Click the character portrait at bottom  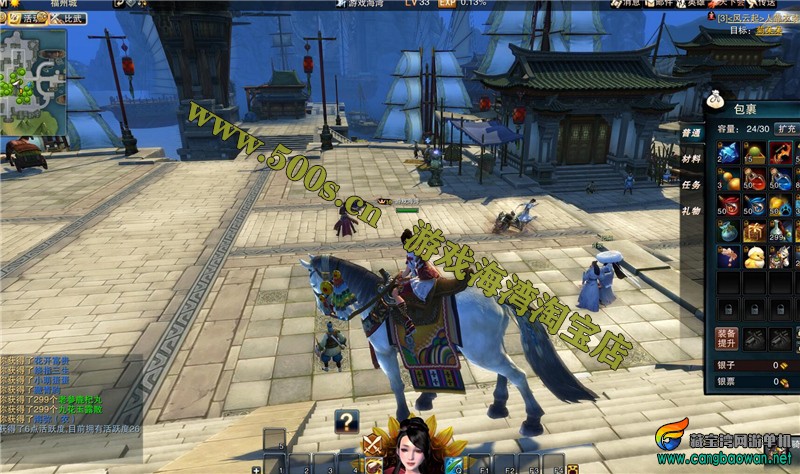point(412,450)
